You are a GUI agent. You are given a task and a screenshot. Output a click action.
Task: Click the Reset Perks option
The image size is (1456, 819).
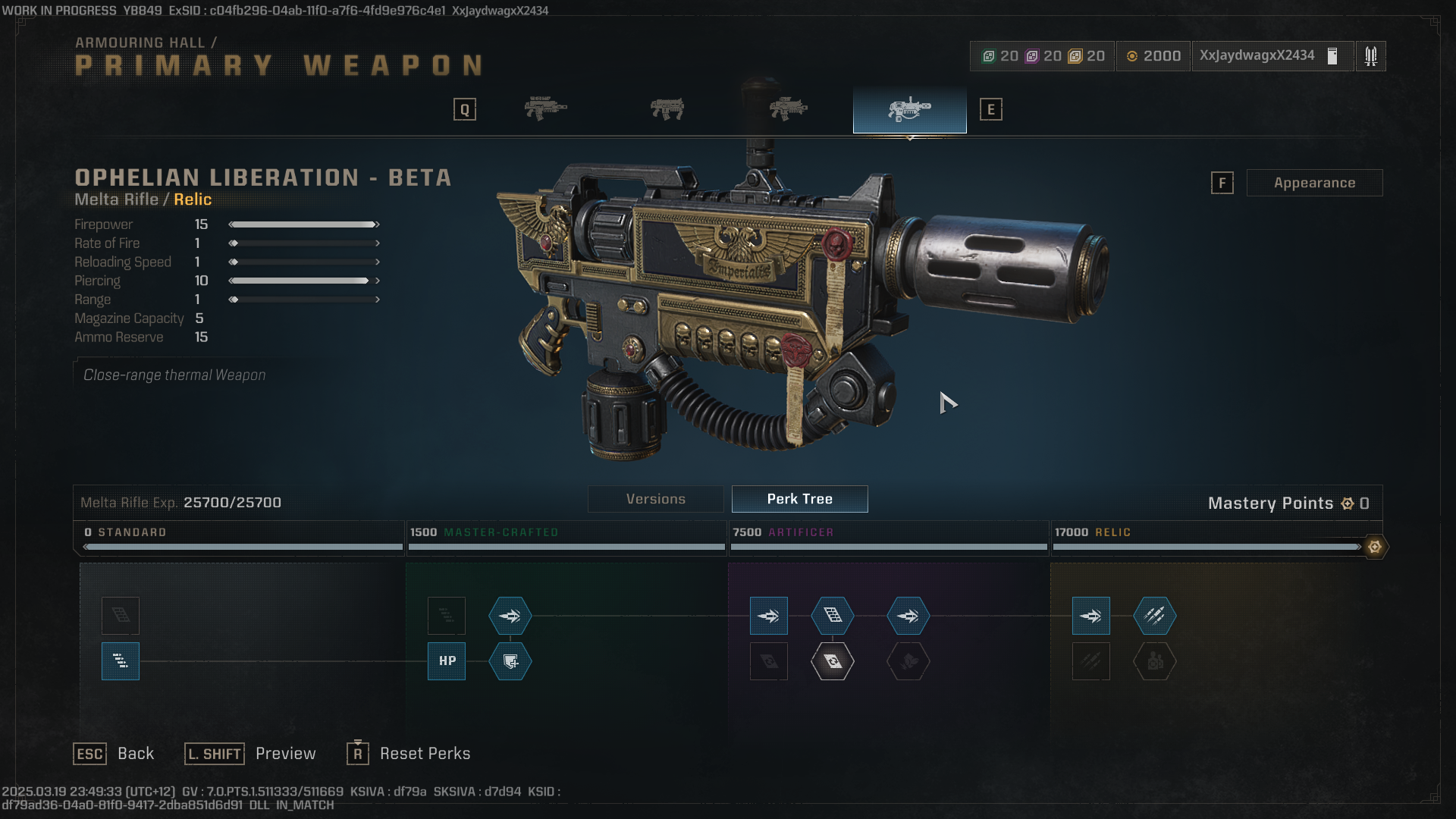coord(425,753)
